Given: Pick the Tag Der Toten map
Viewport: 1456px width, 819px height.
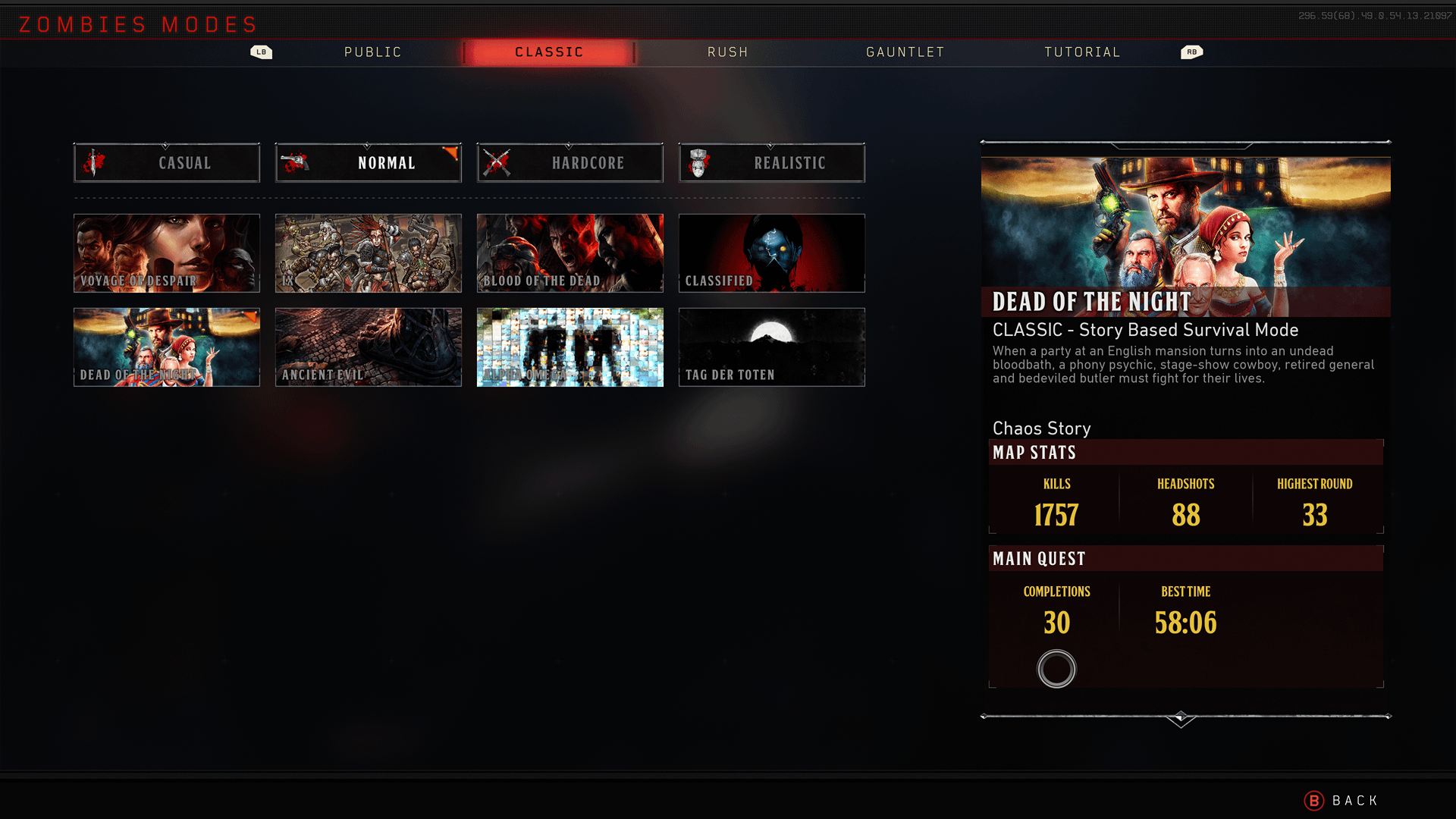Looking at the screenshot, I should pyautogui.click(x=772, y=347).
